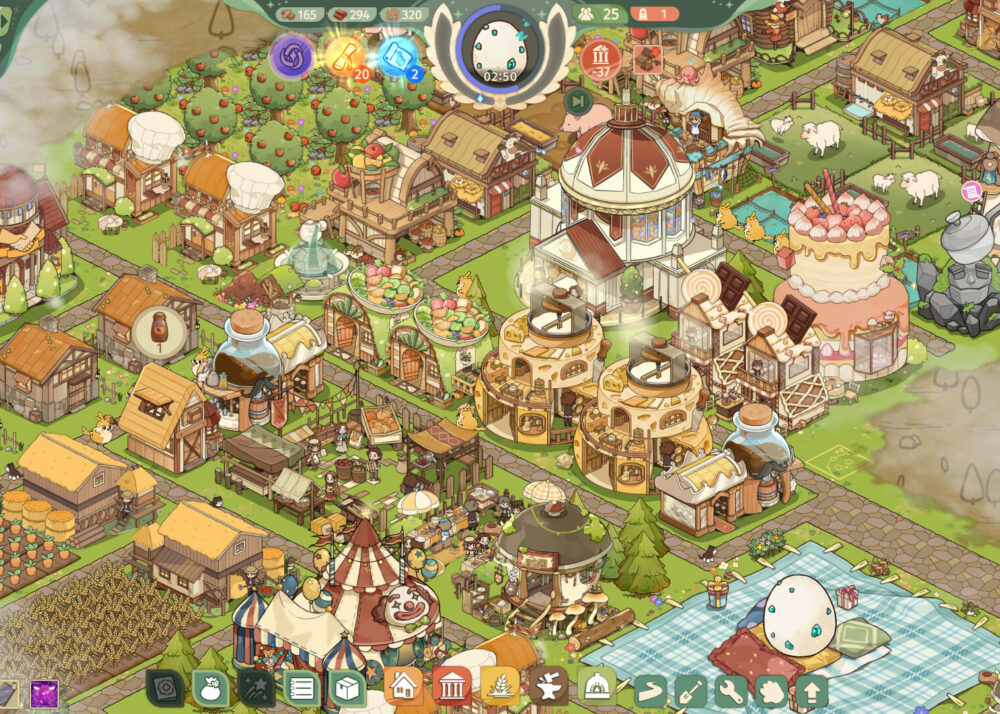
Task: Select the orange house build category
Action: pyautogui.click(x=403, y=686)
